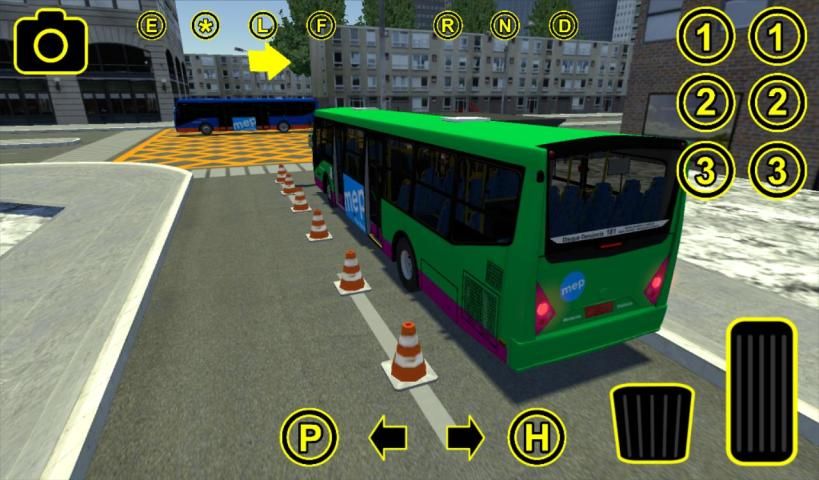Engage the P parking button
This screenshot has width=819, height=480.
309,437
